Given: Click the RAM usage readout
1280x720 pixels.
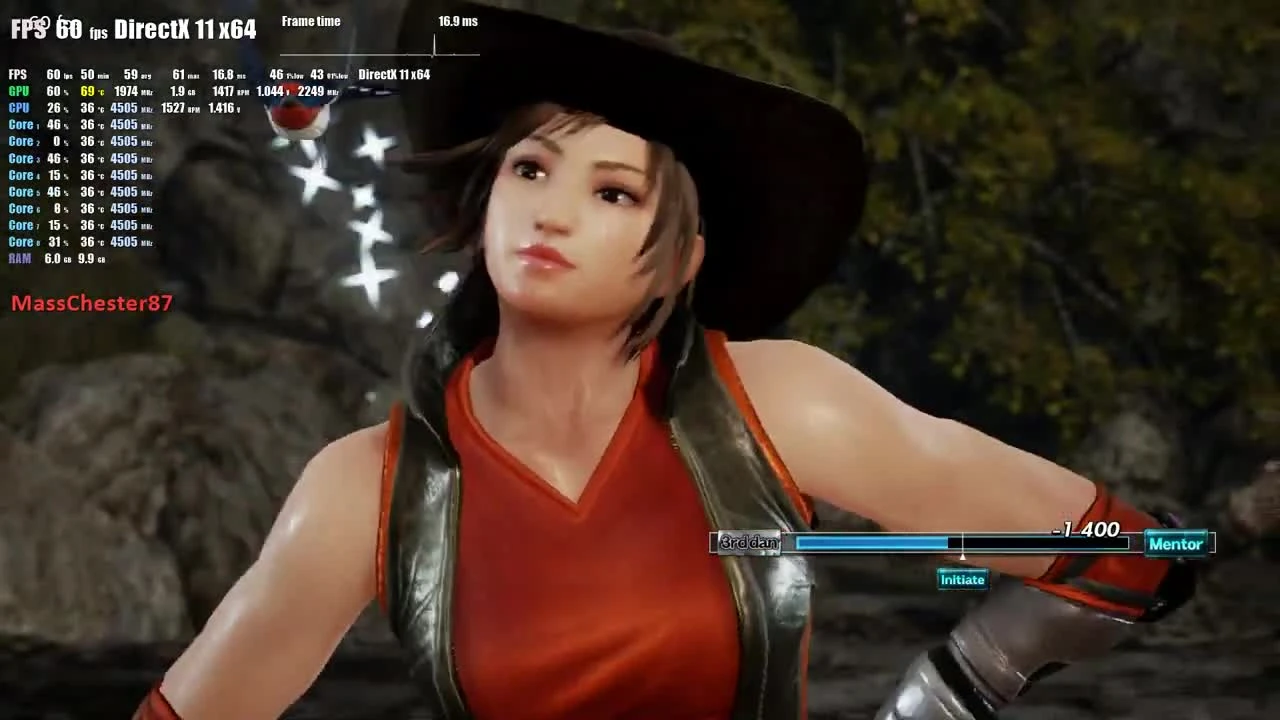Looking at the screenshot, I should (55, 258).
